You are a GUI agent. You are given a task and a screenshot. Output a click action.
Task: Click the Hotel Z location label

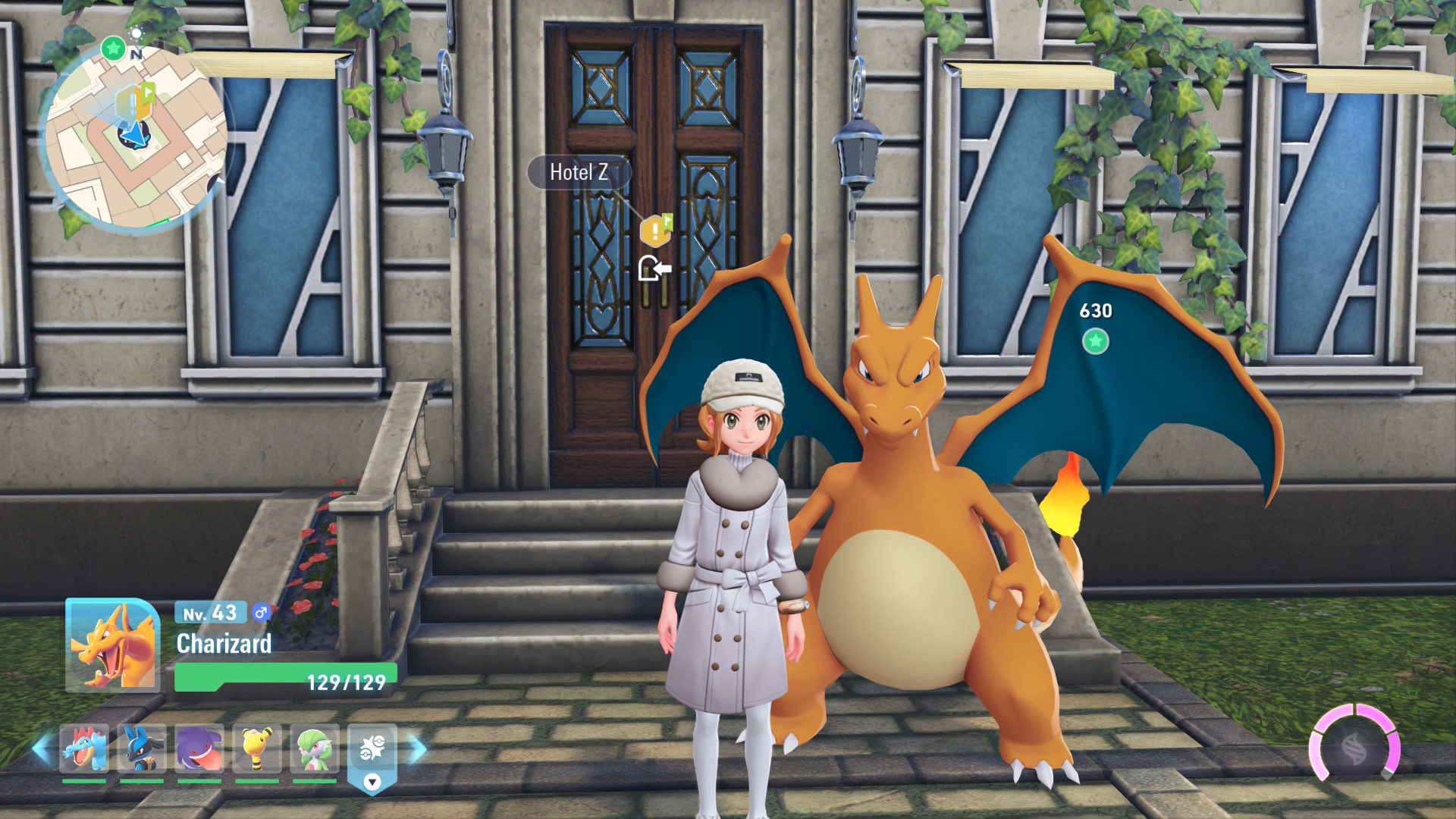coord(579,173)
